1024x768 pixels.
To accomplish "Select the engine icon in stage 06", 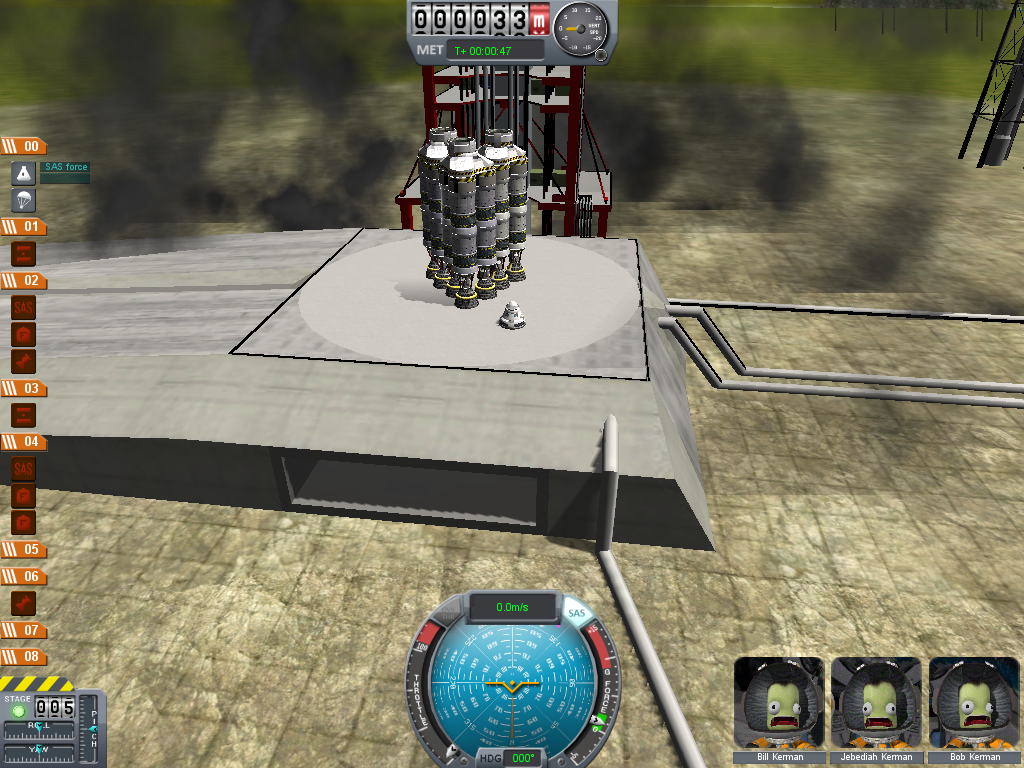I will [24, 603].
